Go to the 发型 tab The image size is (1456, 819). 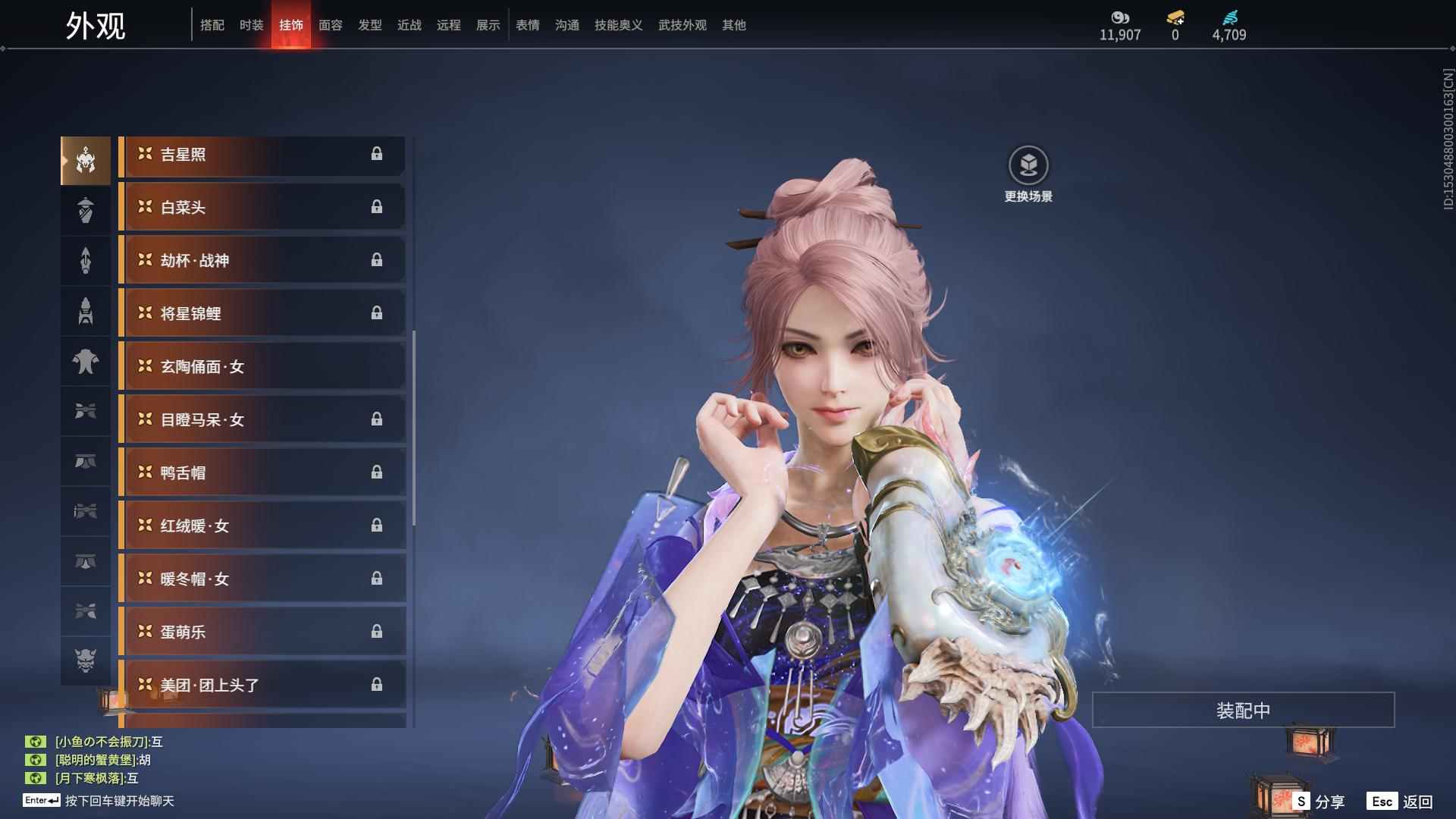(369, 25)
